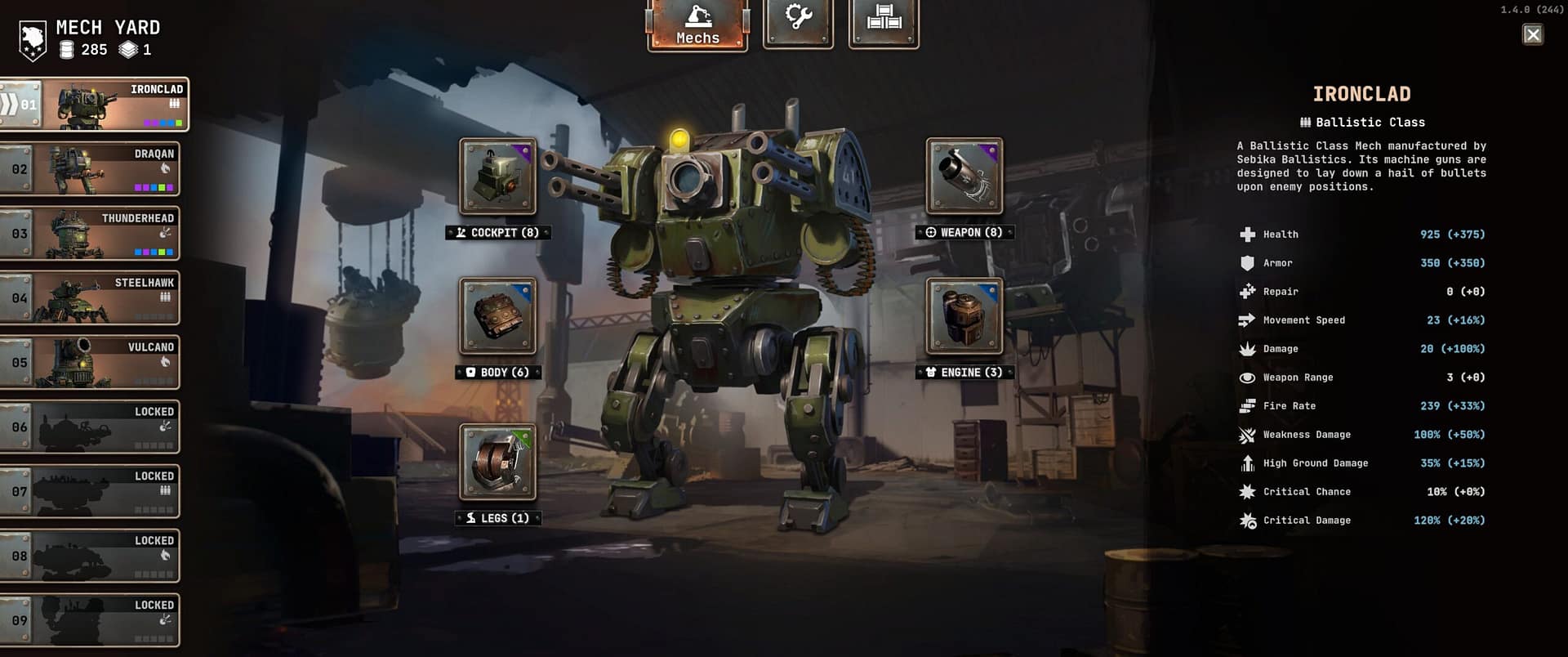
Task: Open the stacked crates tab
Action: point(884,23)
